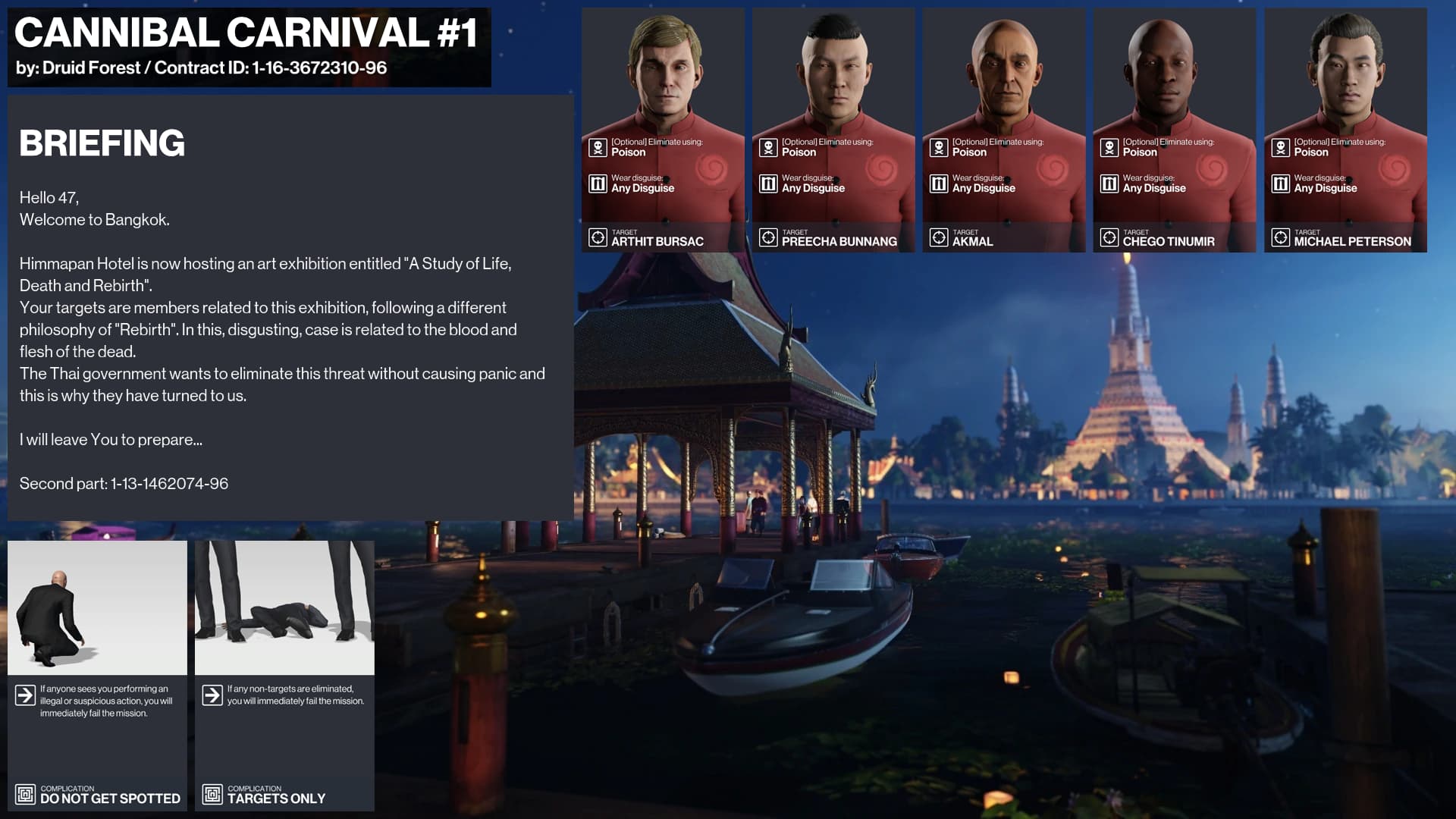Open the Akmal target card

1004,130
